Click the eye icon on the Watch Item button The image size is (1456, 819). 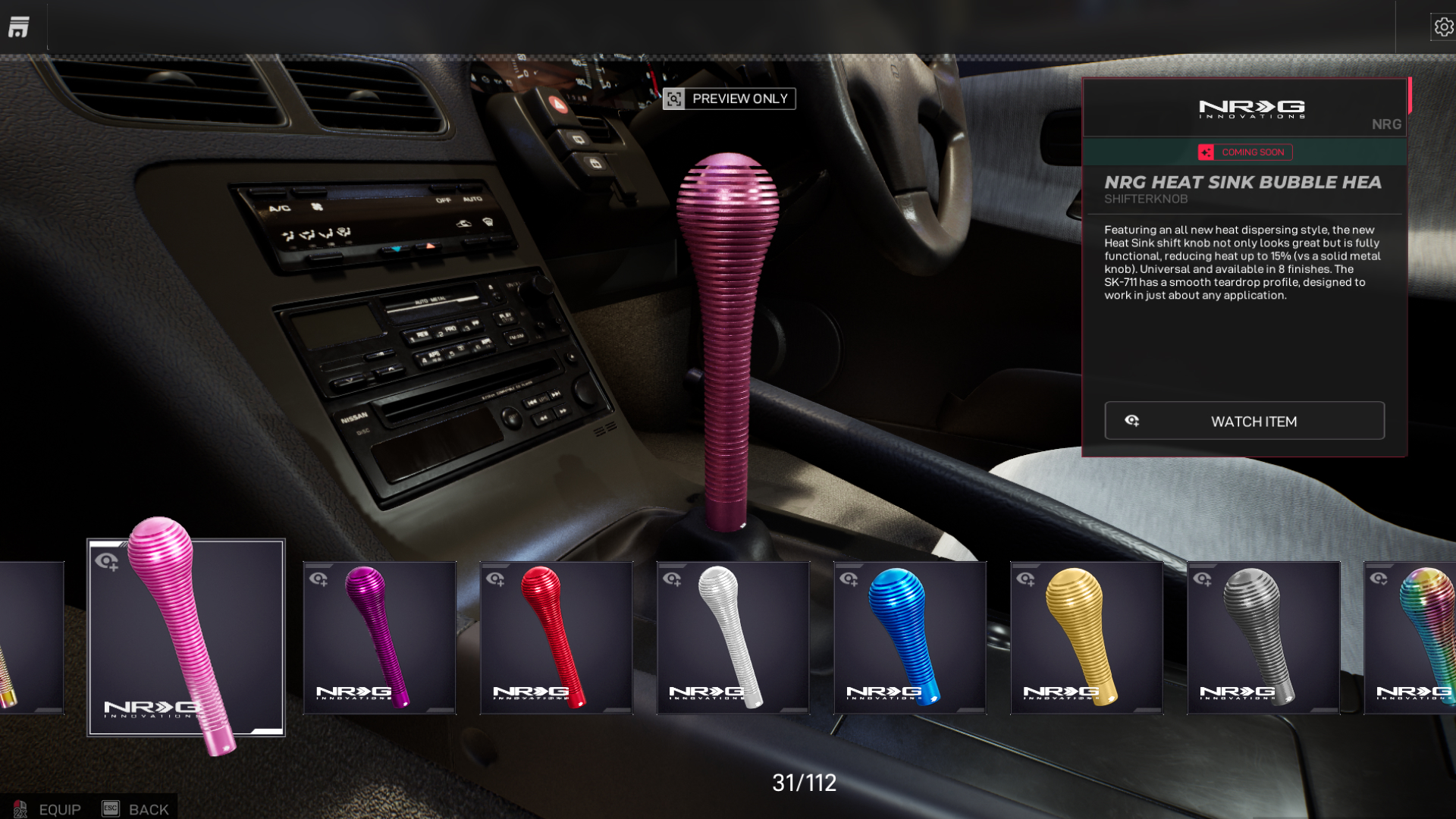[1133, 421]
